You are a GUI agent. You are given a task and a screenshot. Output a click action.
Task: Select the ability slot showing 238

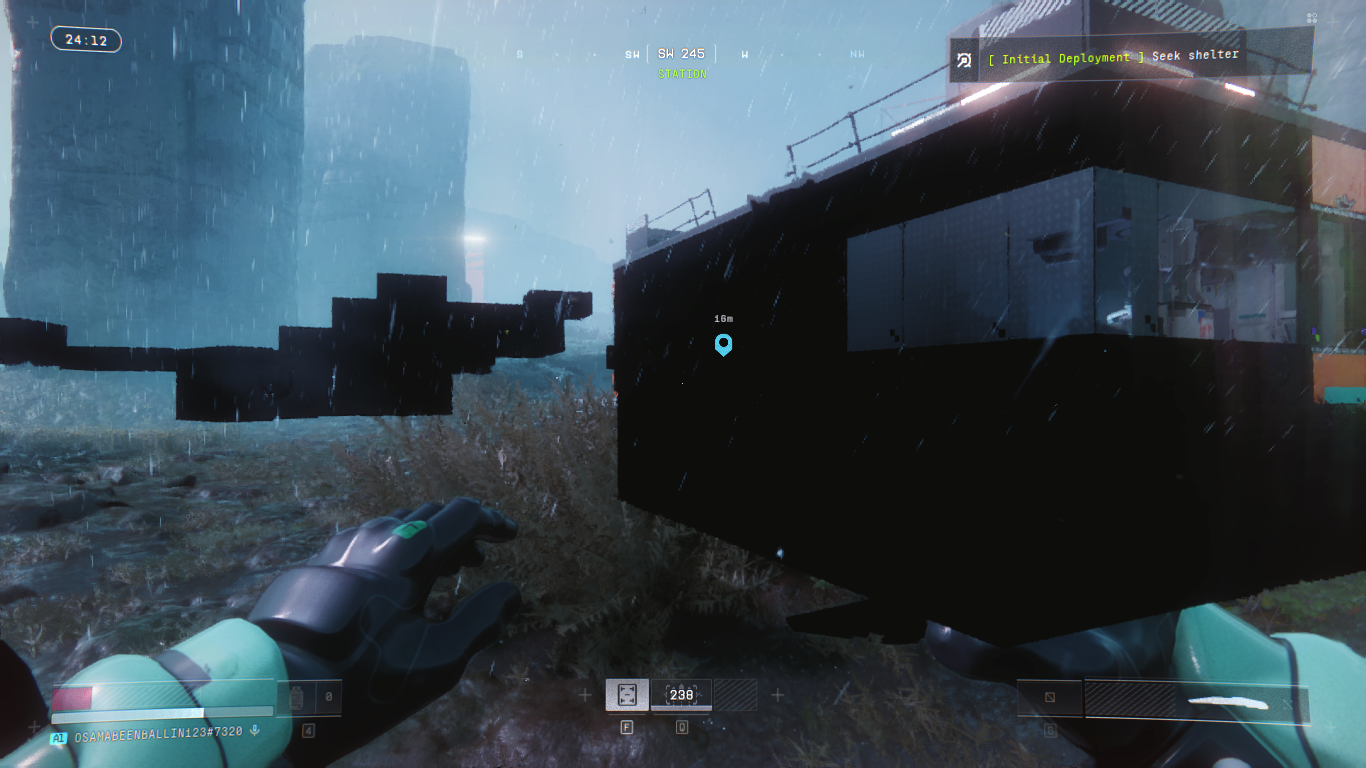681,694
